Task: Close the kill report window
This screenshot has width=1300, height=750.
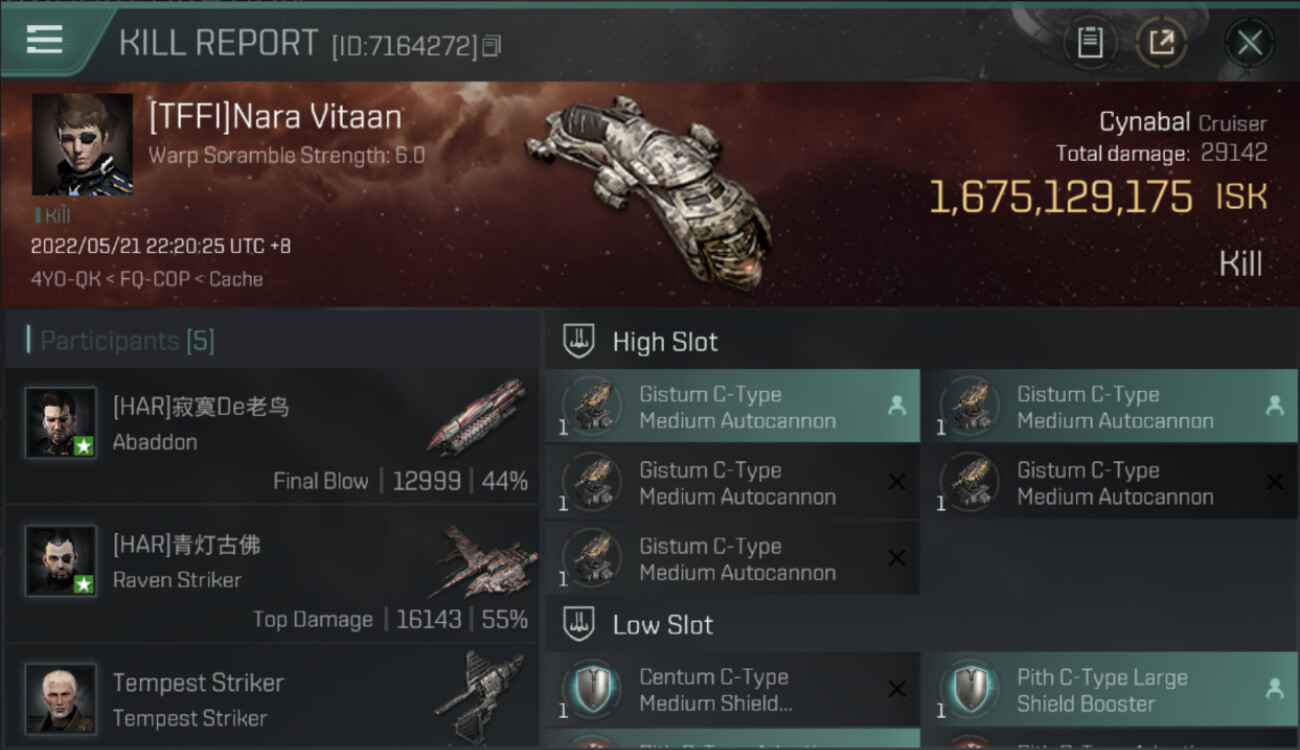Action: point(1249,43)
